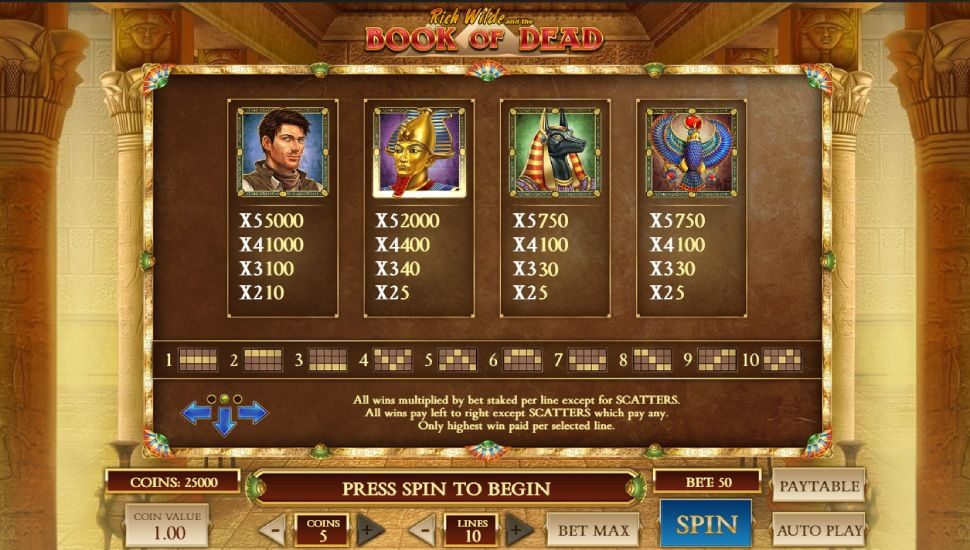Screen dimensions: 970x550
Task: Increase the number of lines
Action: [518, 529]
